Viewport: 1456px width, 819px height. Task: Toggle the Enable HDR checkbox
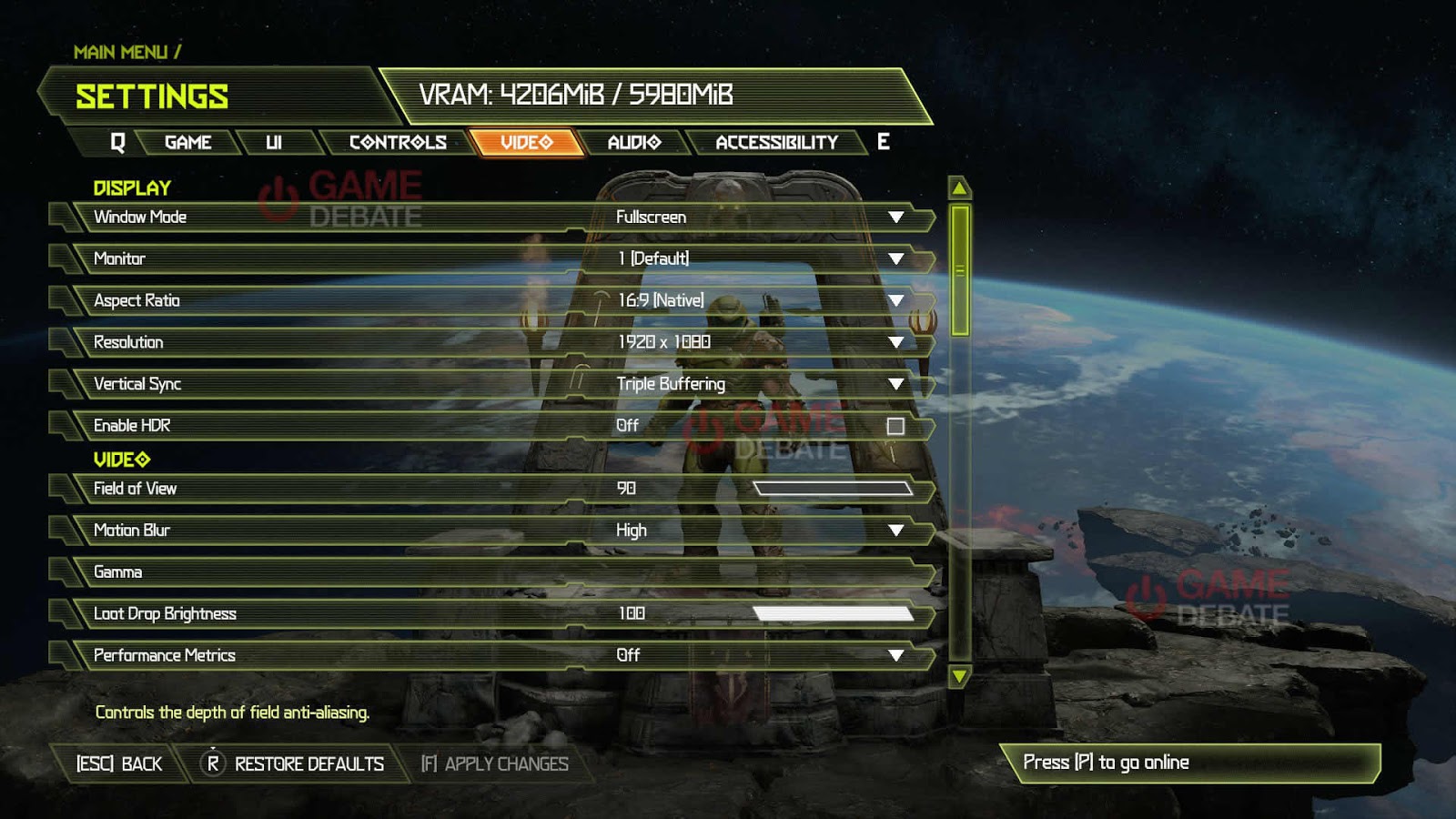tap(897, 424)
